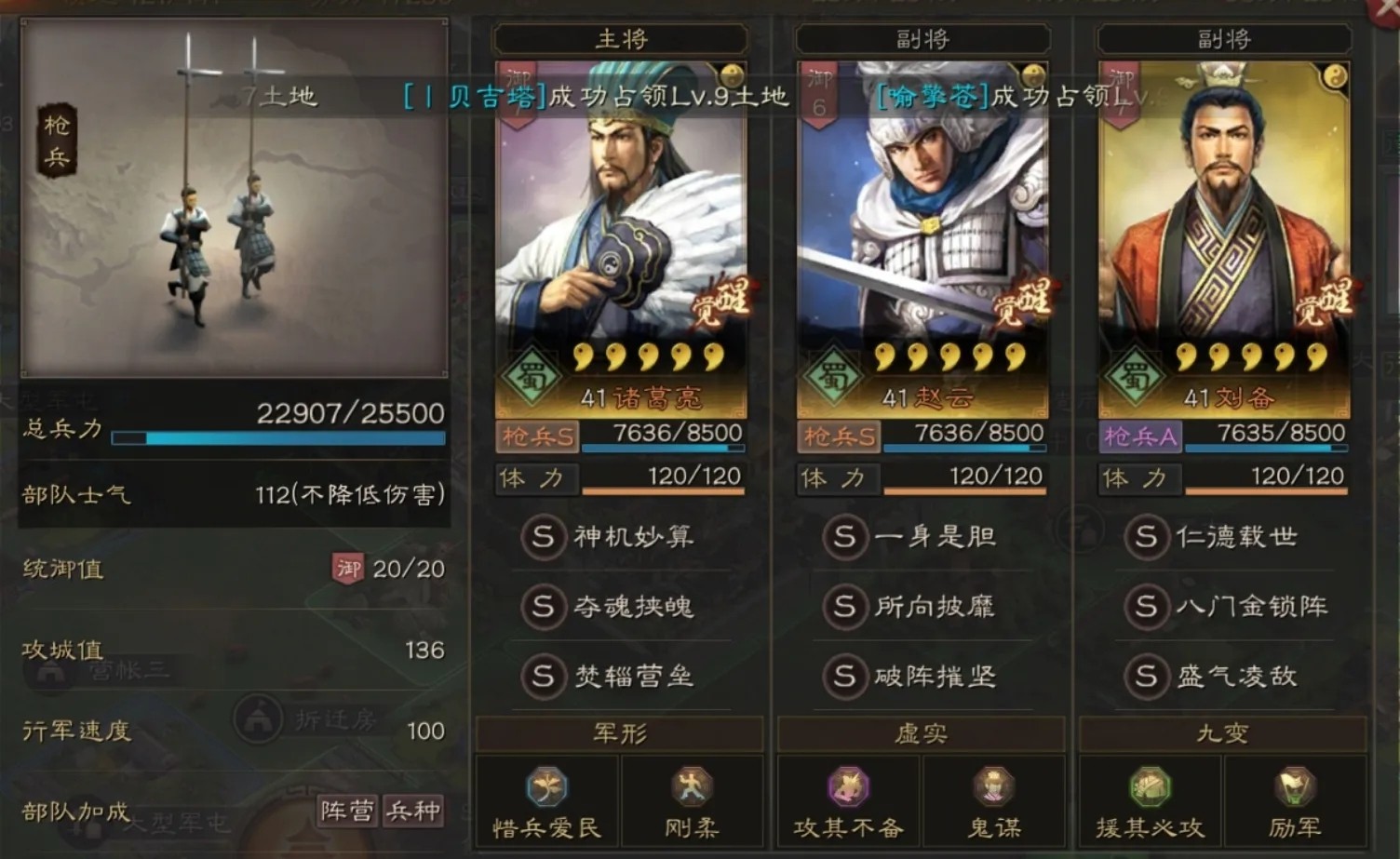Screen dimensions: 1400x859
Task: Open the 军形 tactics section
Action: [619, 733]
